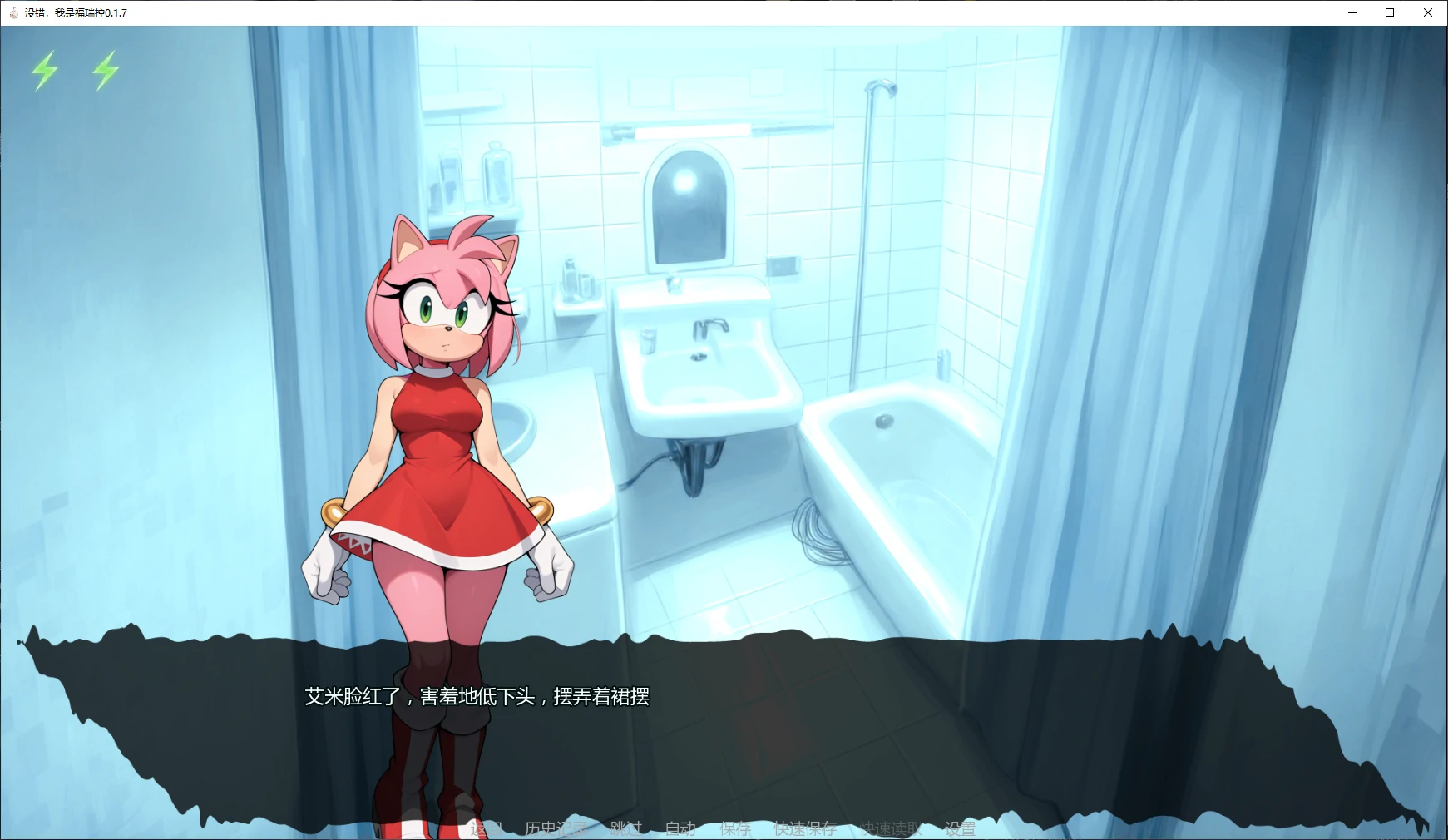Click the right green lightning energy icon
1448x840 pixels.
104,71
